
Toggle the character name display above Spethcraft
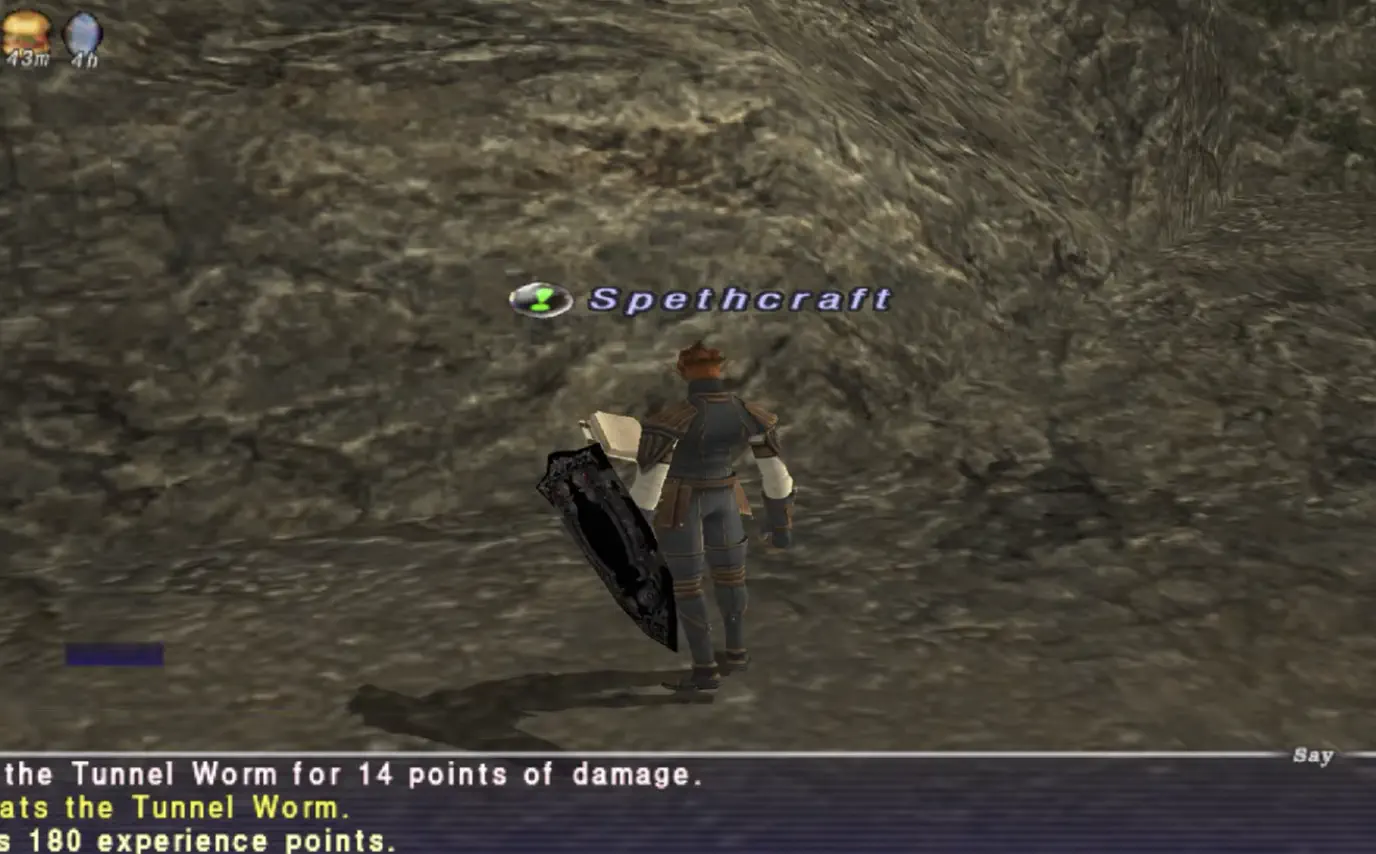click(740, 297)
